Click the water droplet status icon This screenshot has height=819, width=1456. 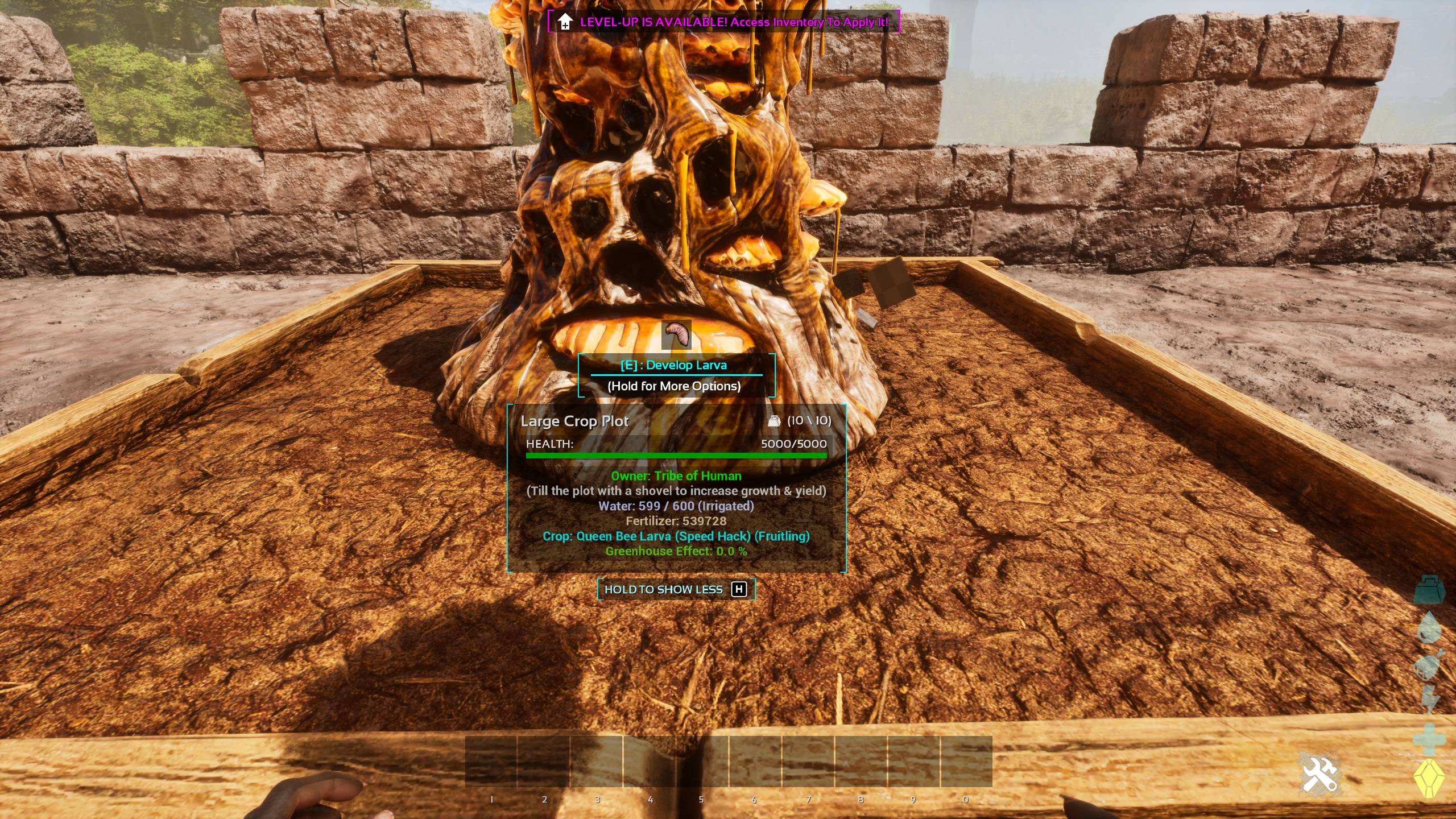pos(1428,628)
